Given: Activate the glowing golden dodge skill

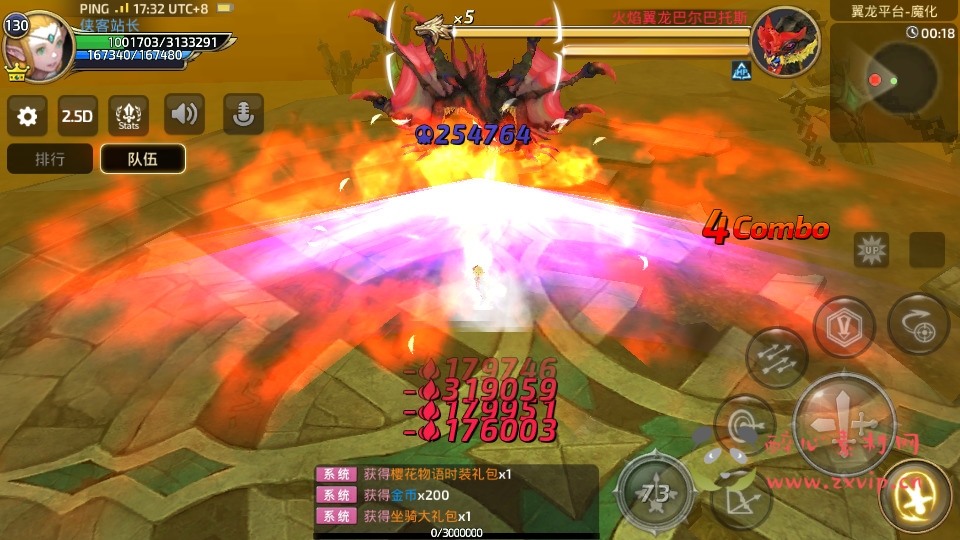Looking at the screenshot, I should click(914, 496).
